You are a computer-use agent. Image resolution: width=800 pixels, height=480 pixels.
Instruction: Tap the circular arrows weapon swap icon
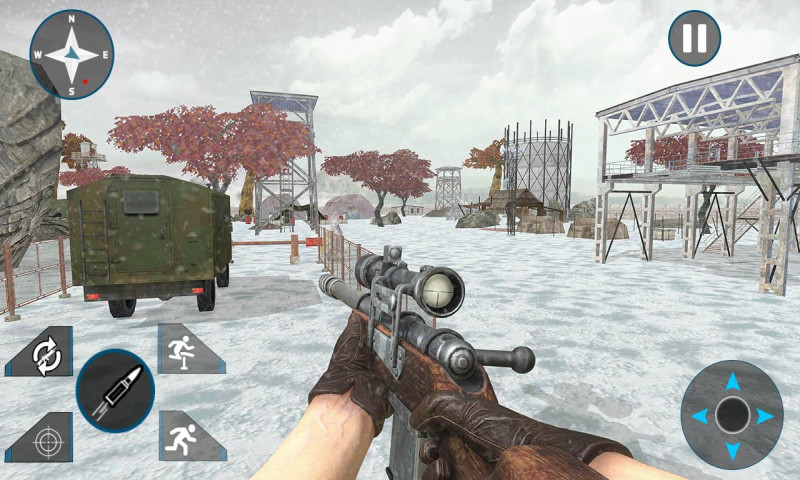(x=44, y=354)
